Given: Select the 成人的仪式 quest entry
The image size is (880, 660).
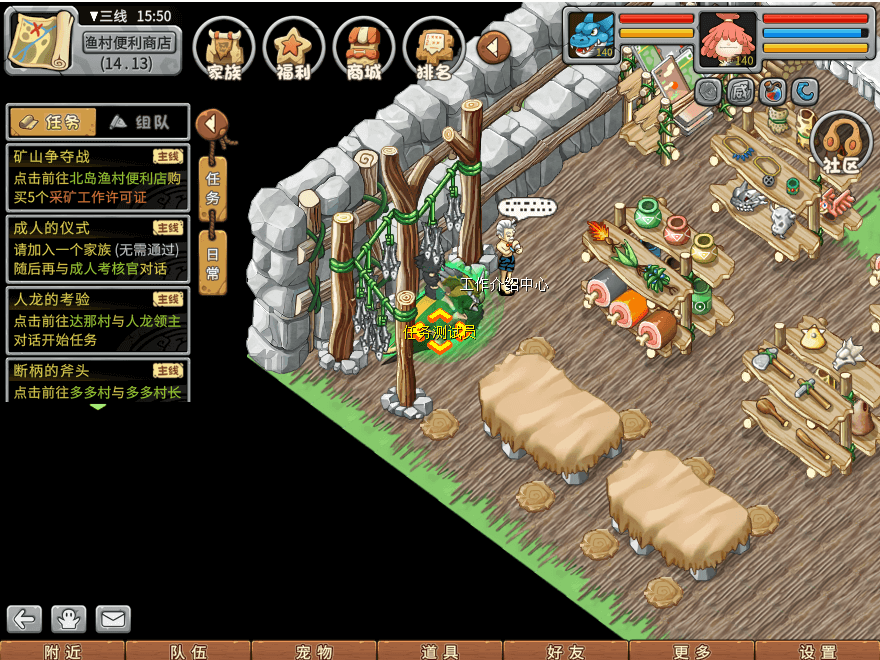Looking at the screenshot, I should pos(97,248).
